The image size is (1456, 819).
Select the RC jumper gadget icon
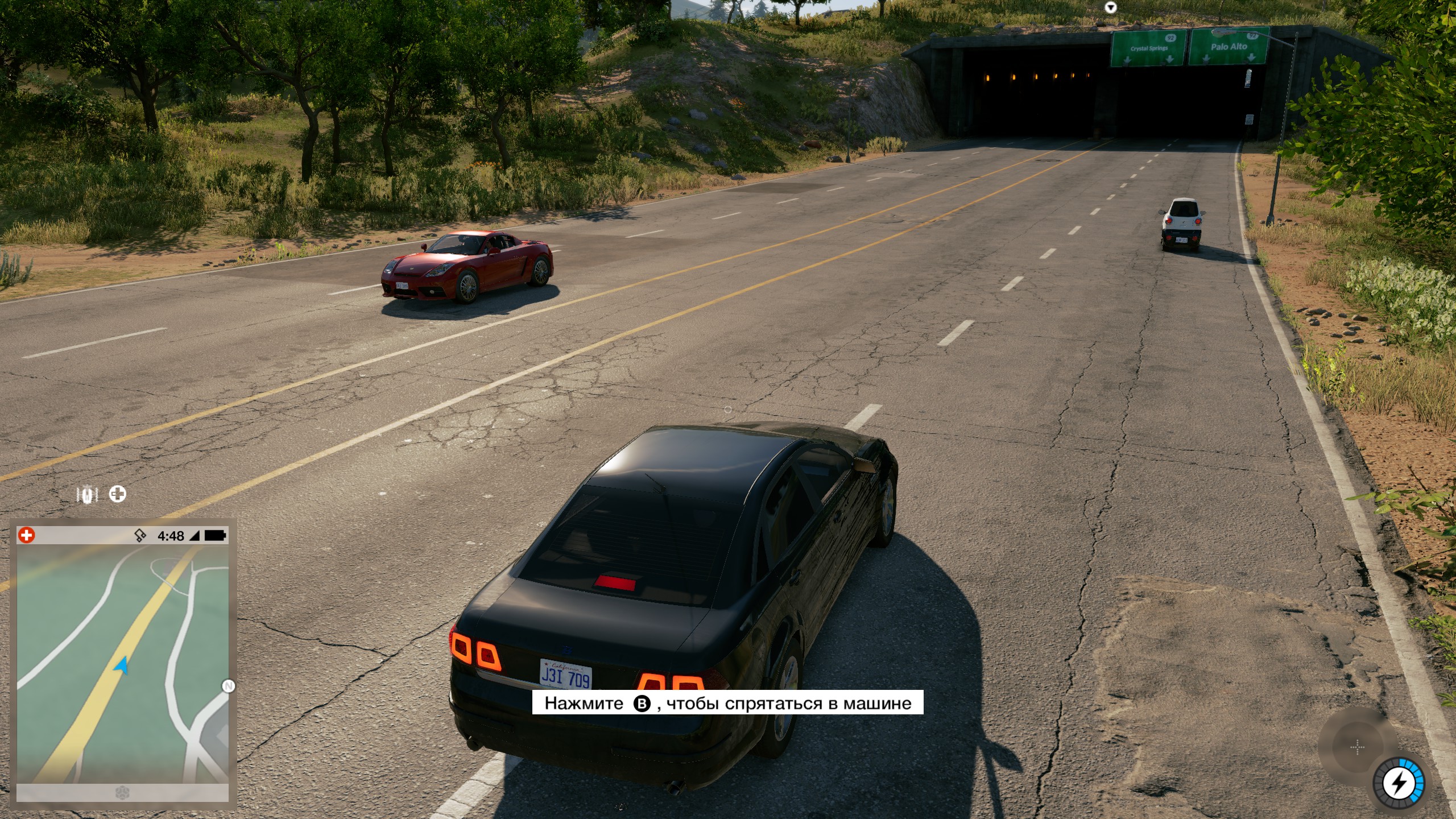(x=87, y=495)
